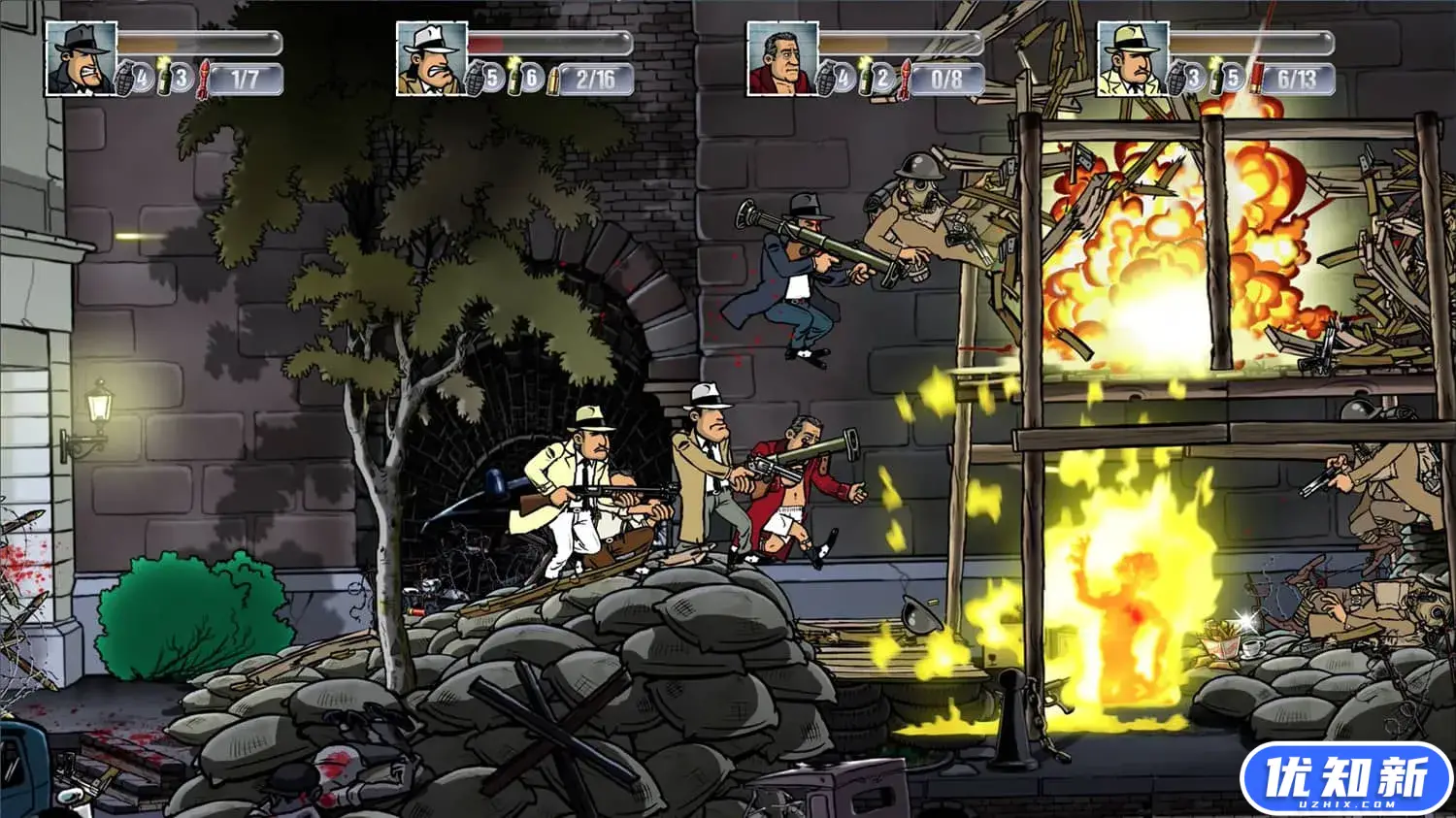Viewport: 1456px width, 818px height.
Task: Click the red-jacket player's grenade icon
Action: coord(829,78)
